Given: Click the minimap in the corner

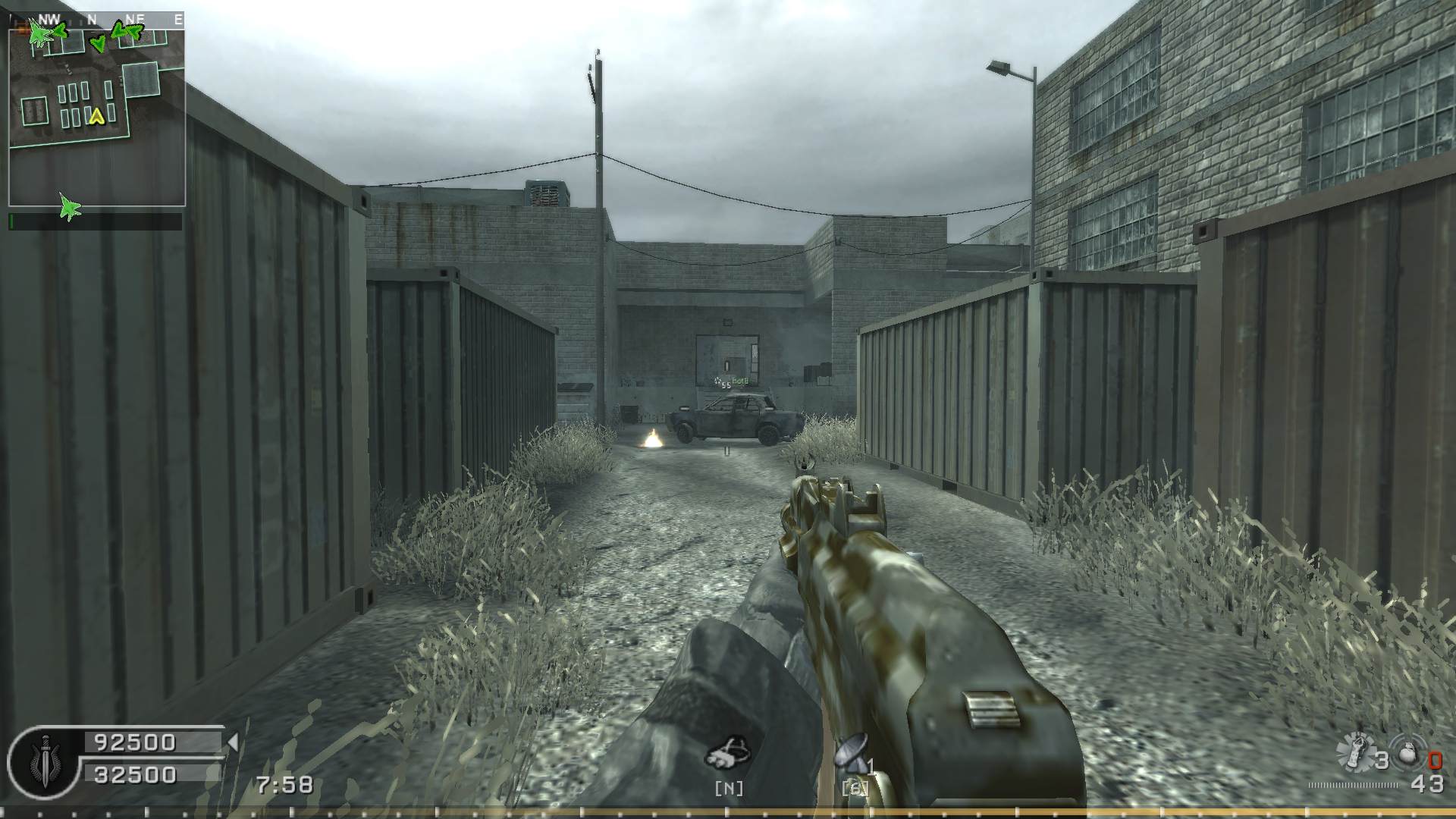Looking at the screenshot, I should pos(96,114).
